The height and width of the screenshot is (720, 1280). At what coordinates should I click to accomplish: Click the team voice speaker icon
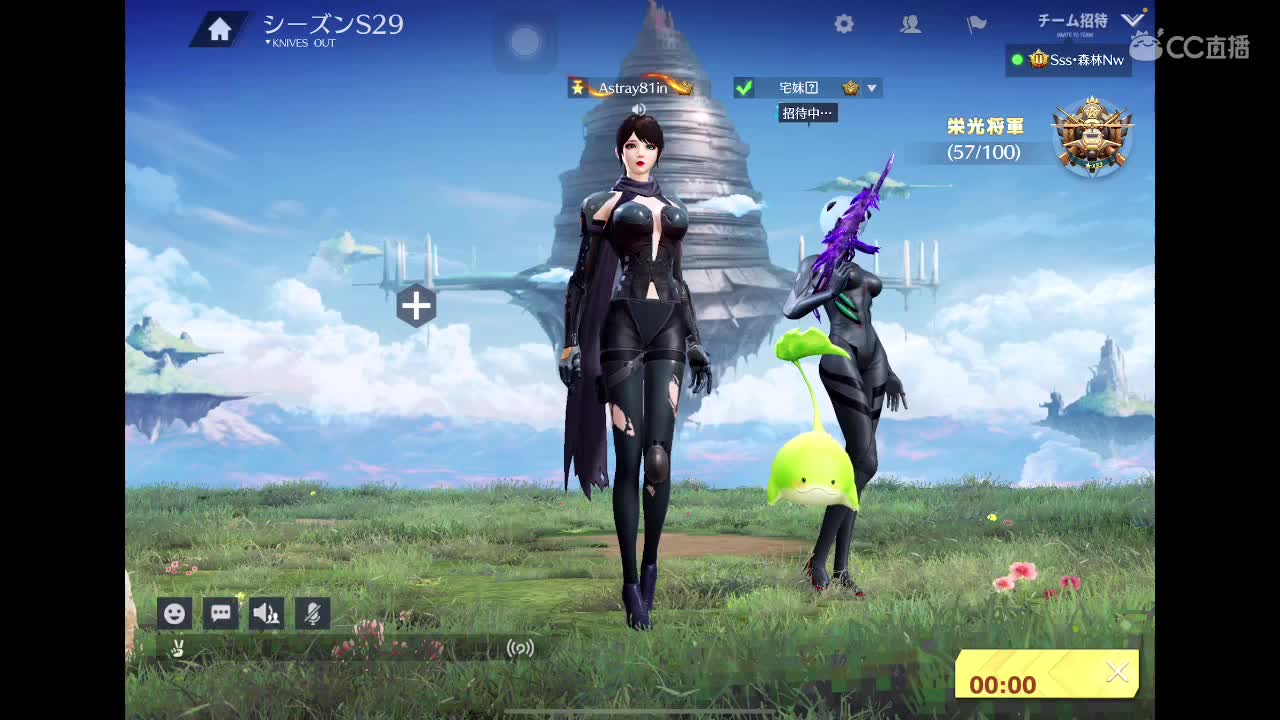coord(266,613)
